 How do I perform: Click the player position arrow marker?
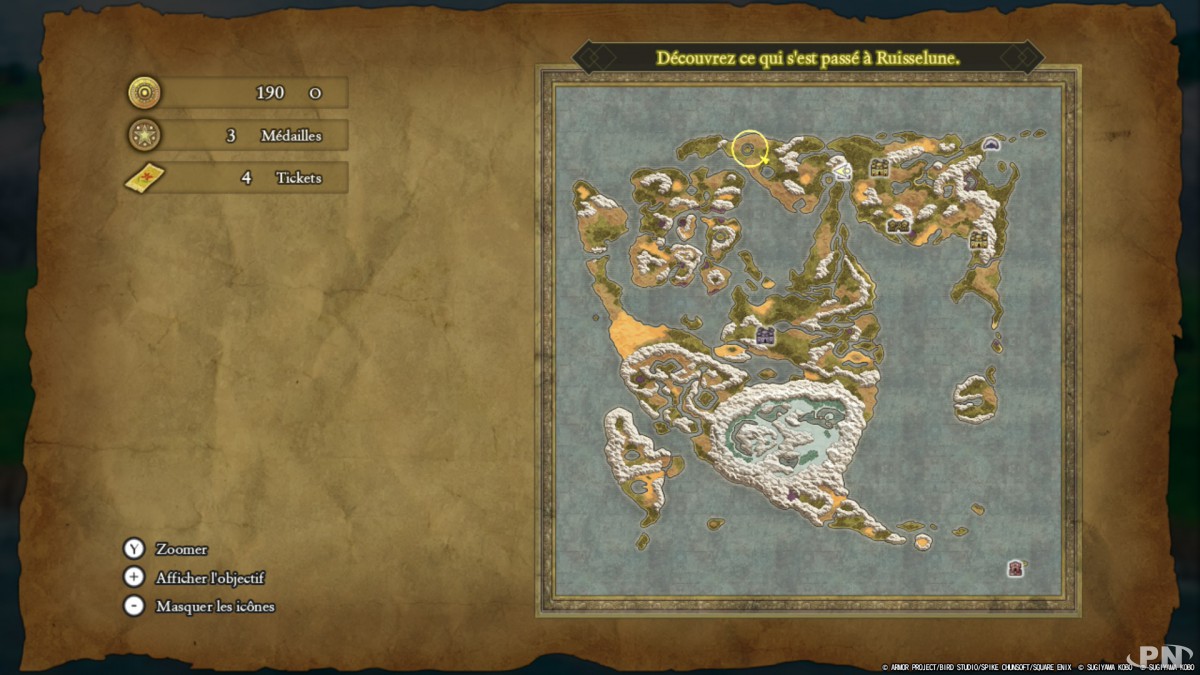[x=844, y=171]
